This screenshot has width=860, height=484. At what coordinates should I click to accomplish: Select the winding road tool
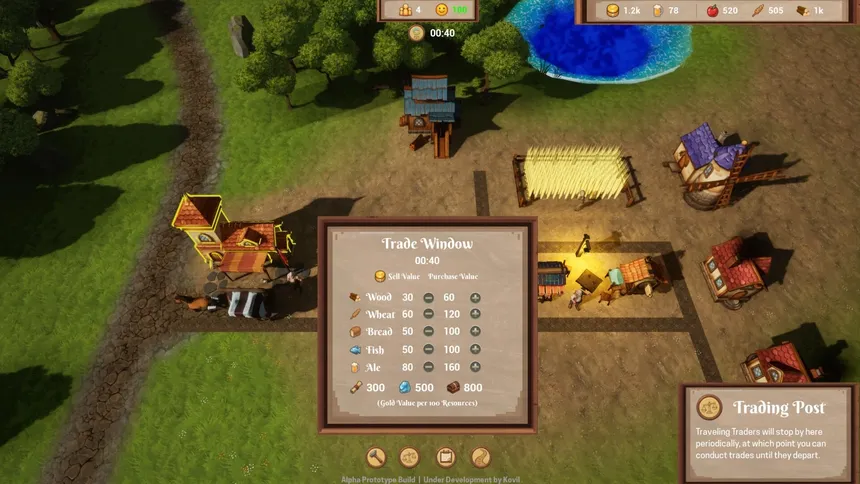[x=481, y=457]
